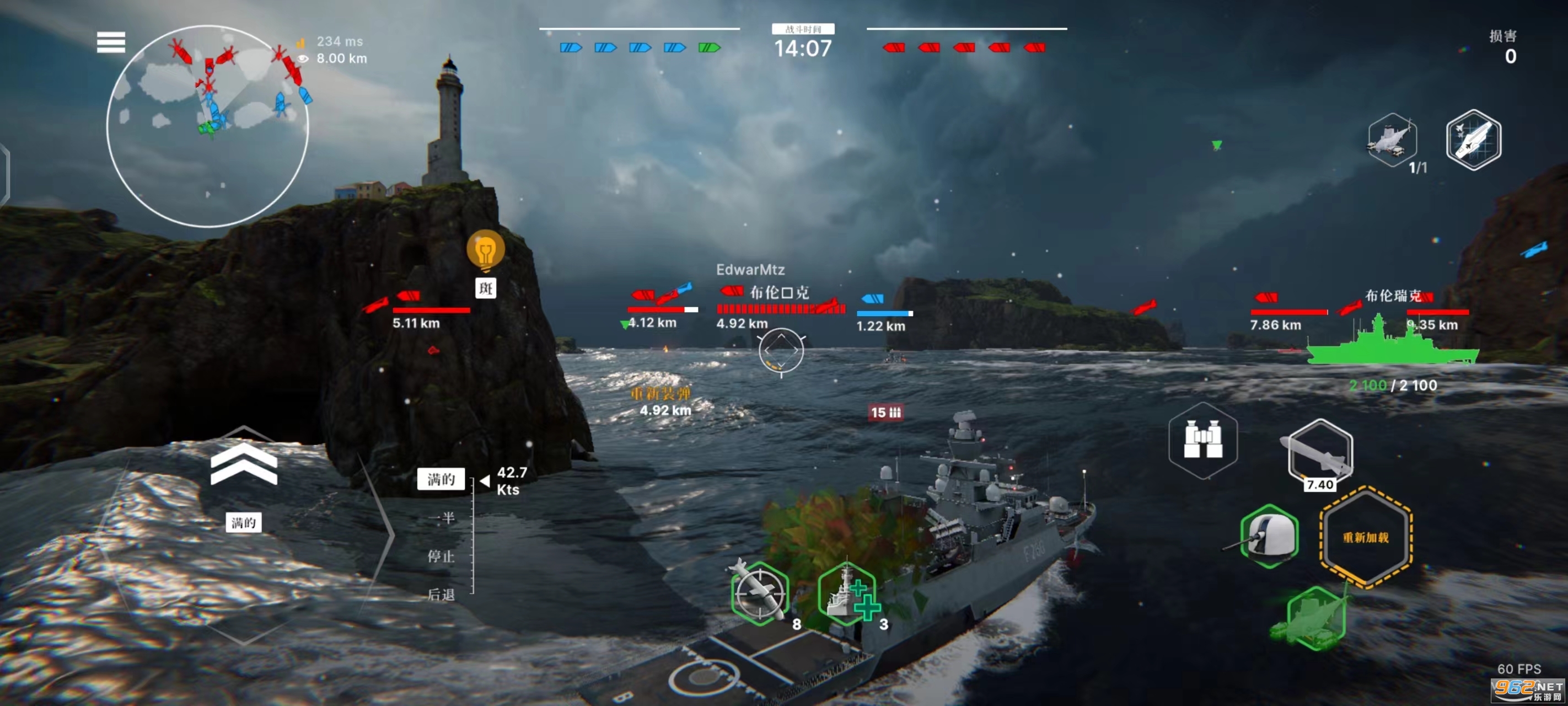The width and height of the screenshot is (1568, 706).
Task: Open the hamburger menu
Action: click(111, 42)
